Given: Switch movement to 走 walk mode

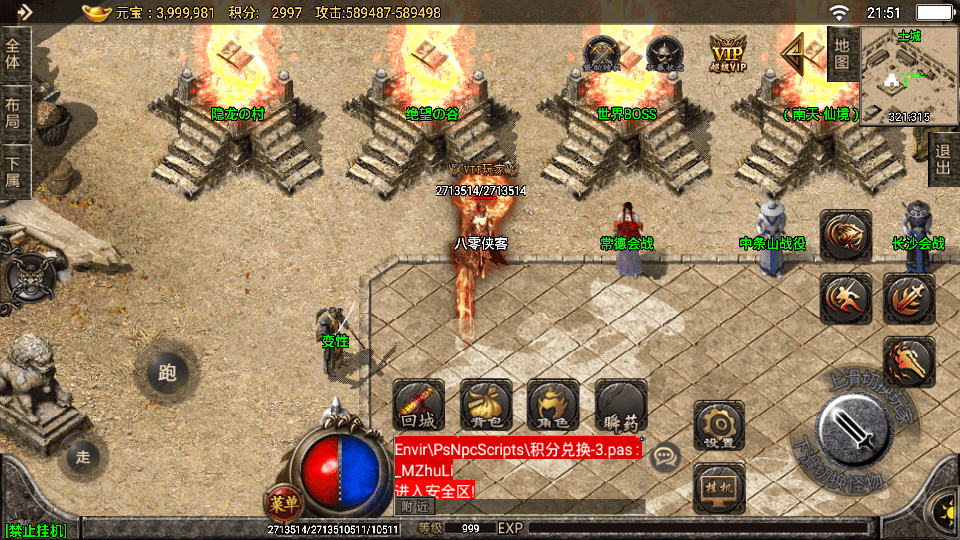Looking at the screenshot, I should [x=83, y=457].
